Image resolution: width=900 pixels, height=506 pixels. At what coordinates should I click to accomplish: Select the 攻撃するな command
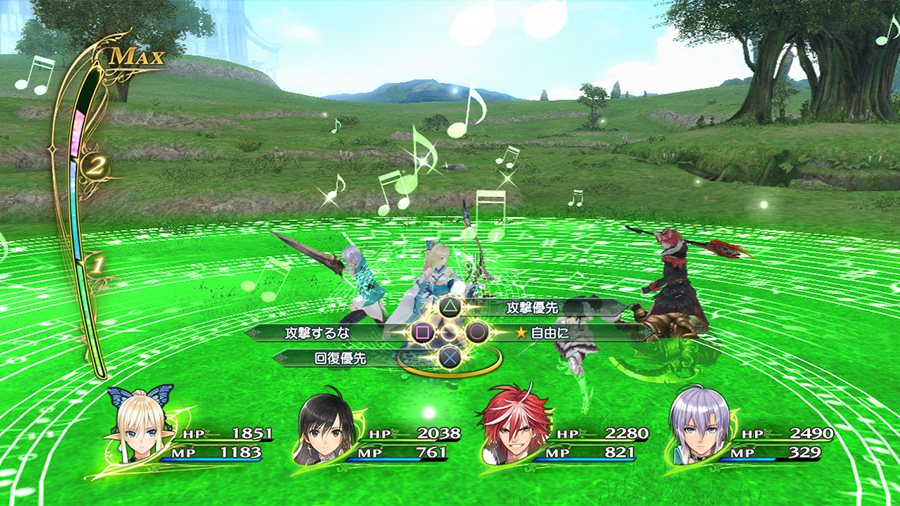320,332
